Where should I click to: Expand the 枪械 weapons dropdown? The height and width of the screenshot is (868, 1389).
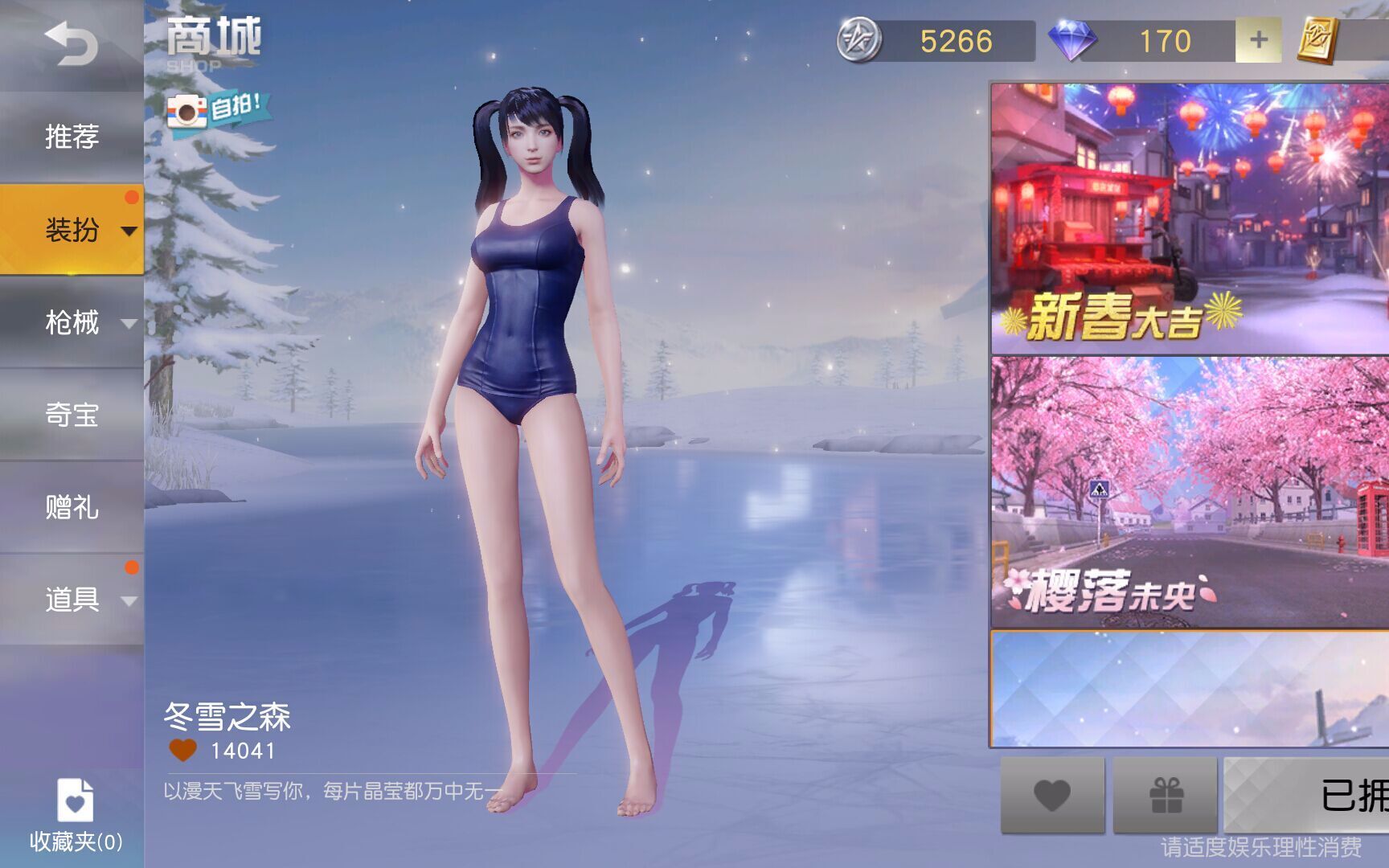(129, 324)
